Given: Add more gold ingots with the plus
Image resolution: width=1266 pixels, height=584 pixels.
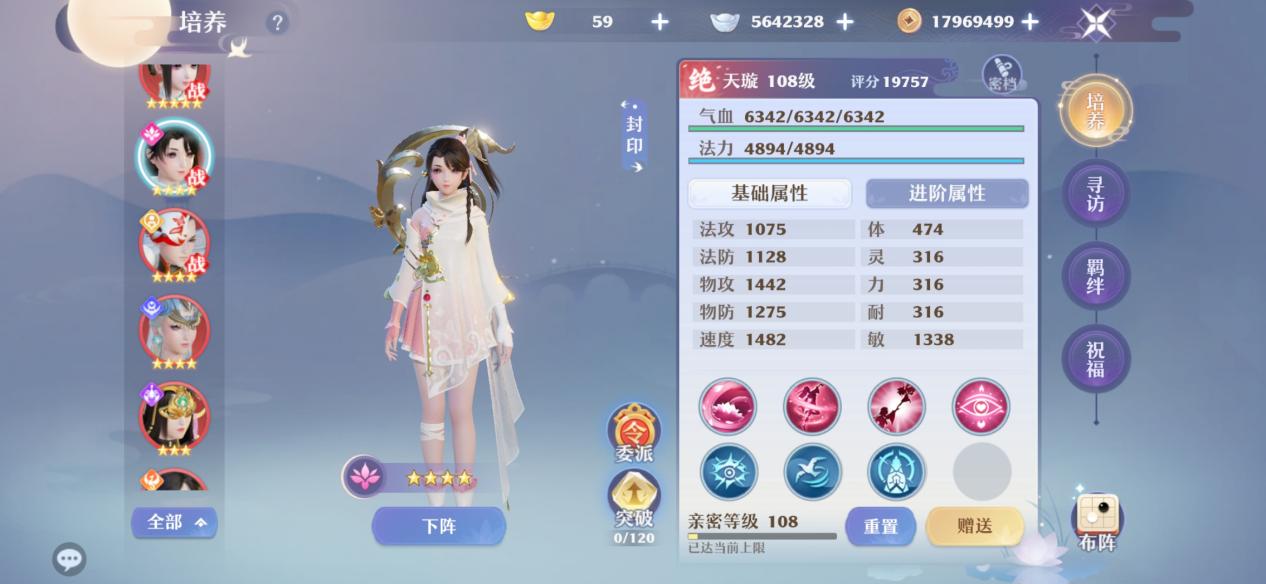Looking at the screenshot, I should 660,22.
